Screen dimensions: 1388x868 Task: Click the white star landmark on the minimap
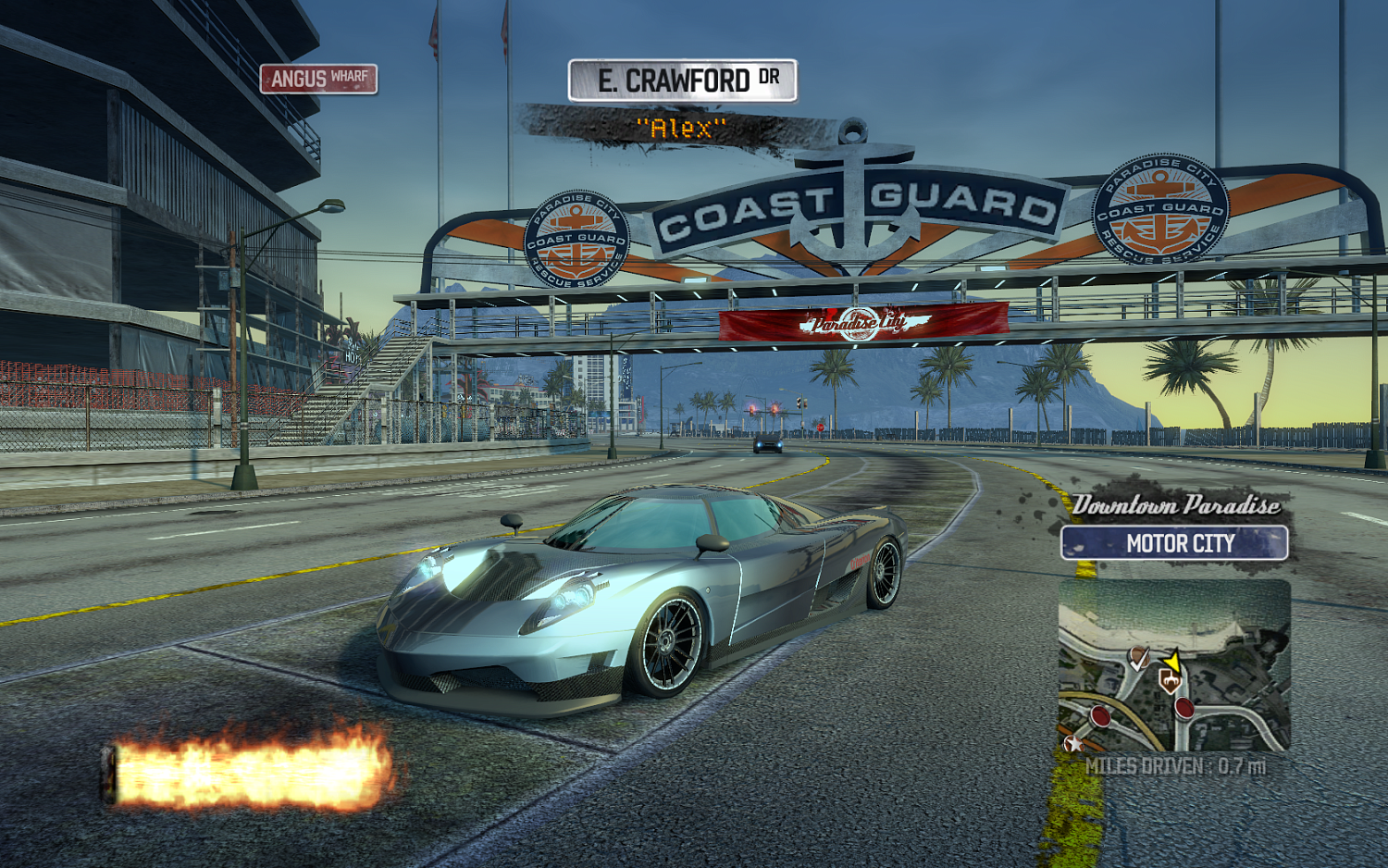(1072, 743)
